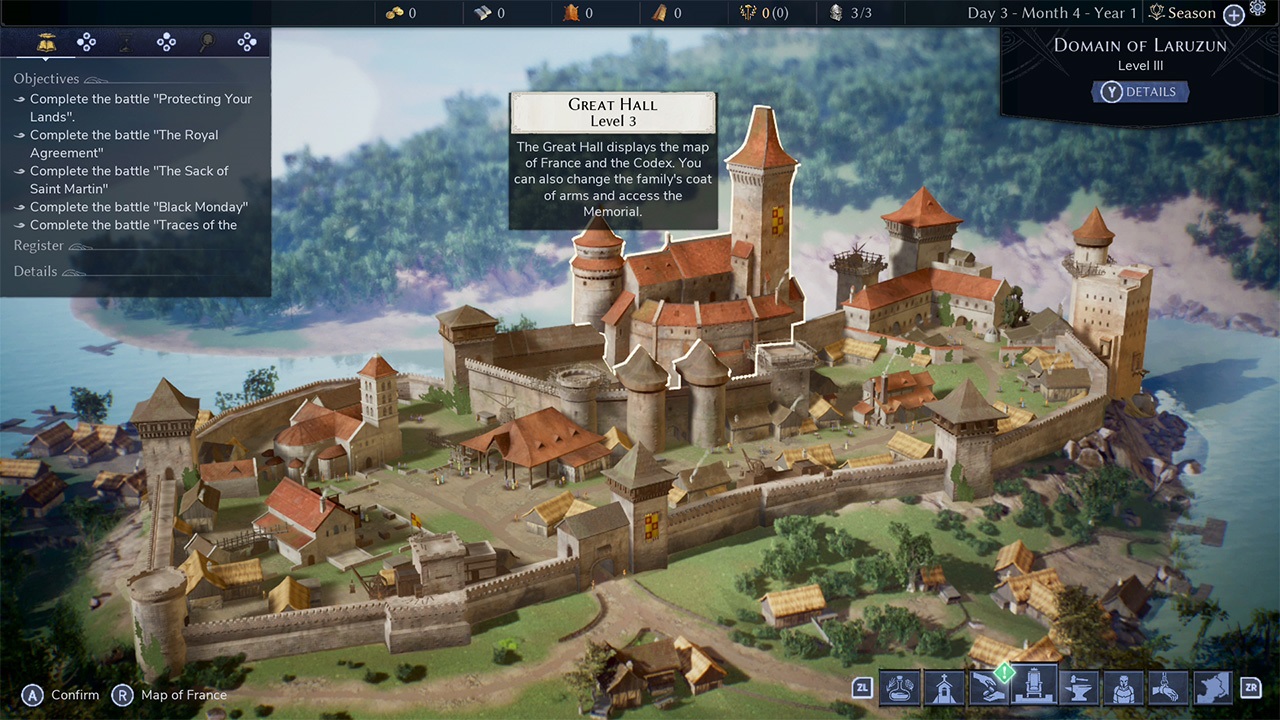Open the armory soldier icon
The width and height of the screenshot is (1280, 720).
pyautogui.click(x=1122, y=688)
